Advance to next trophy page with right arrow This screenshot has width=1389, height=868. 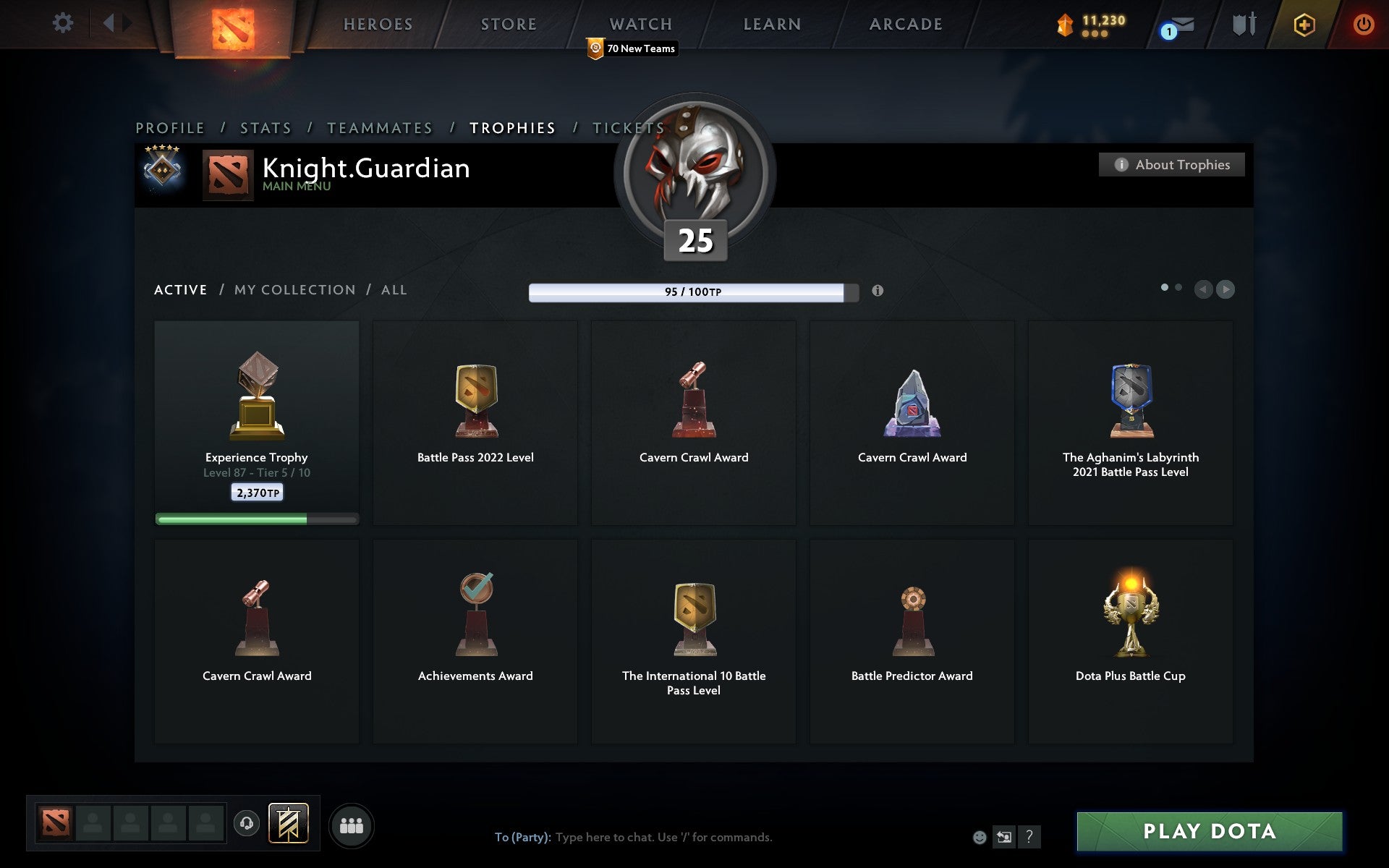1225,289
